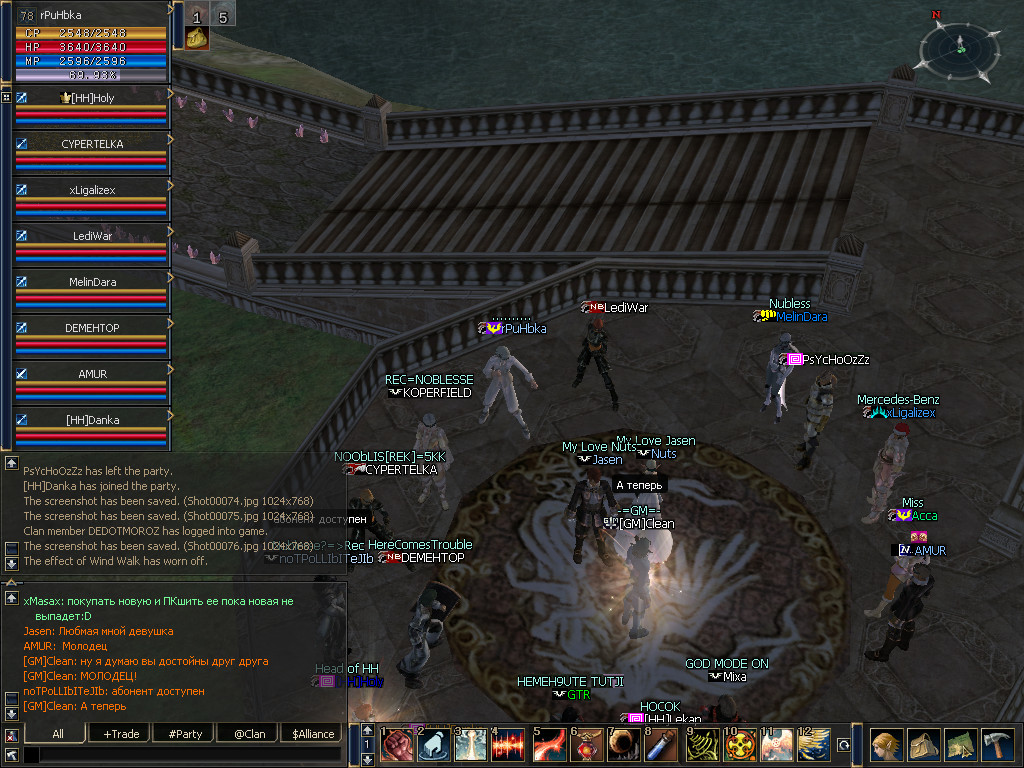Screen dimensions: 1024x768
Task: Open the map icon in the menu bar
Action: (960, 745)
